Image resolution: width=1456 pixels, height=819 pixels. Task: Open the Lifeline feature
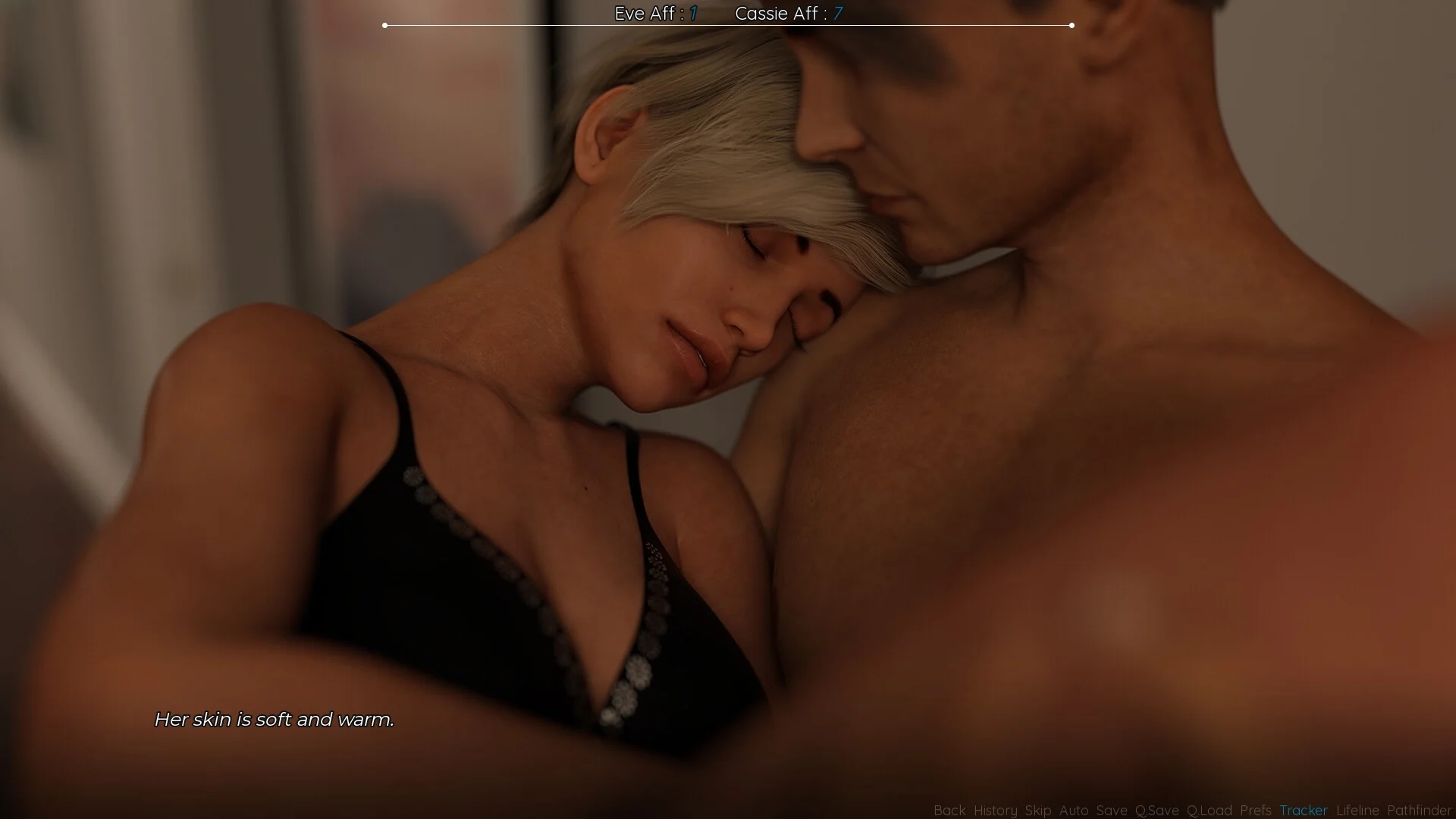click(x=1357, y=811)
